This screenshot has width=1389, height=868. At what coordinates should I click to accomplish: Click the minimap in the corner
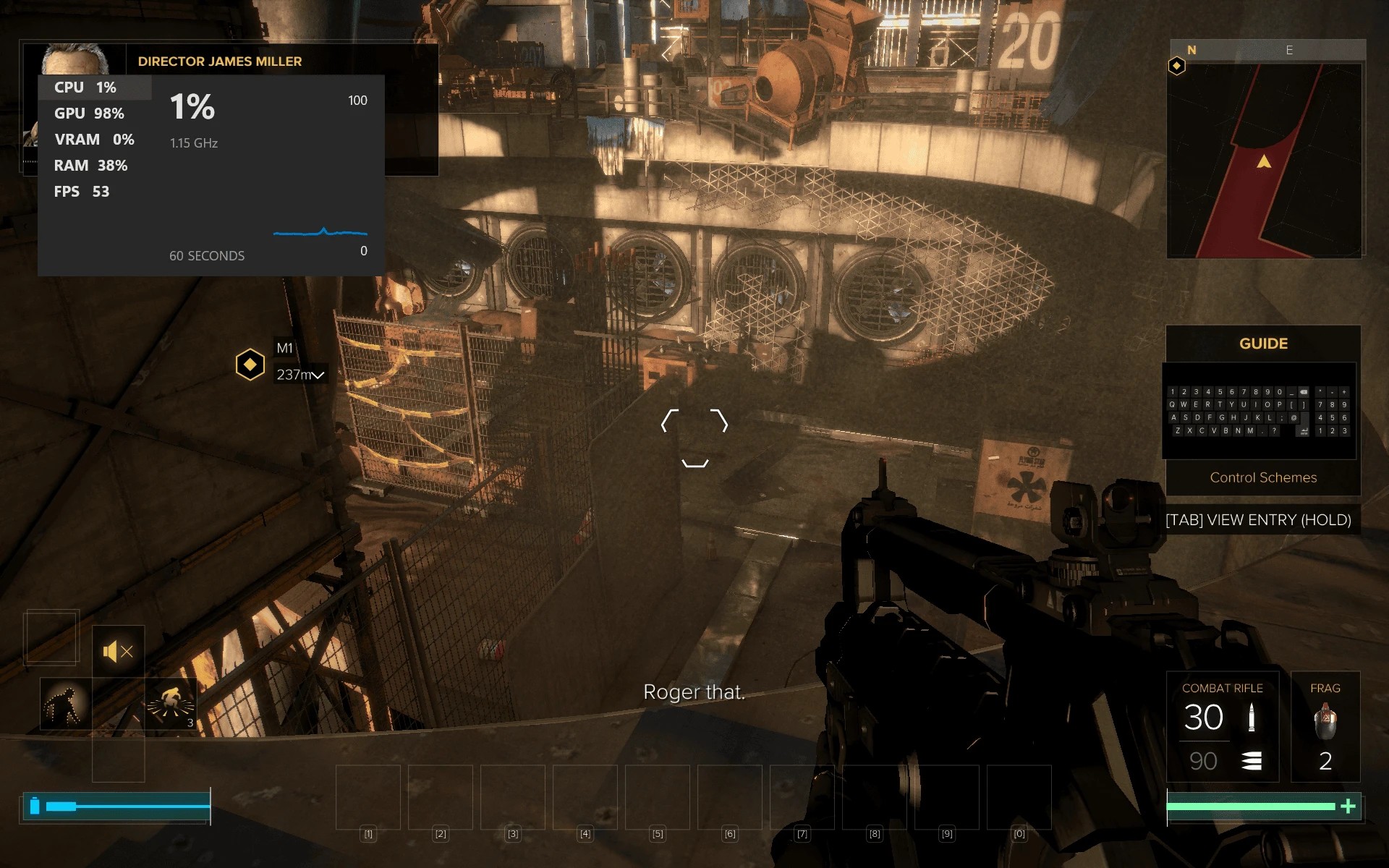[x=1265, y=160]
